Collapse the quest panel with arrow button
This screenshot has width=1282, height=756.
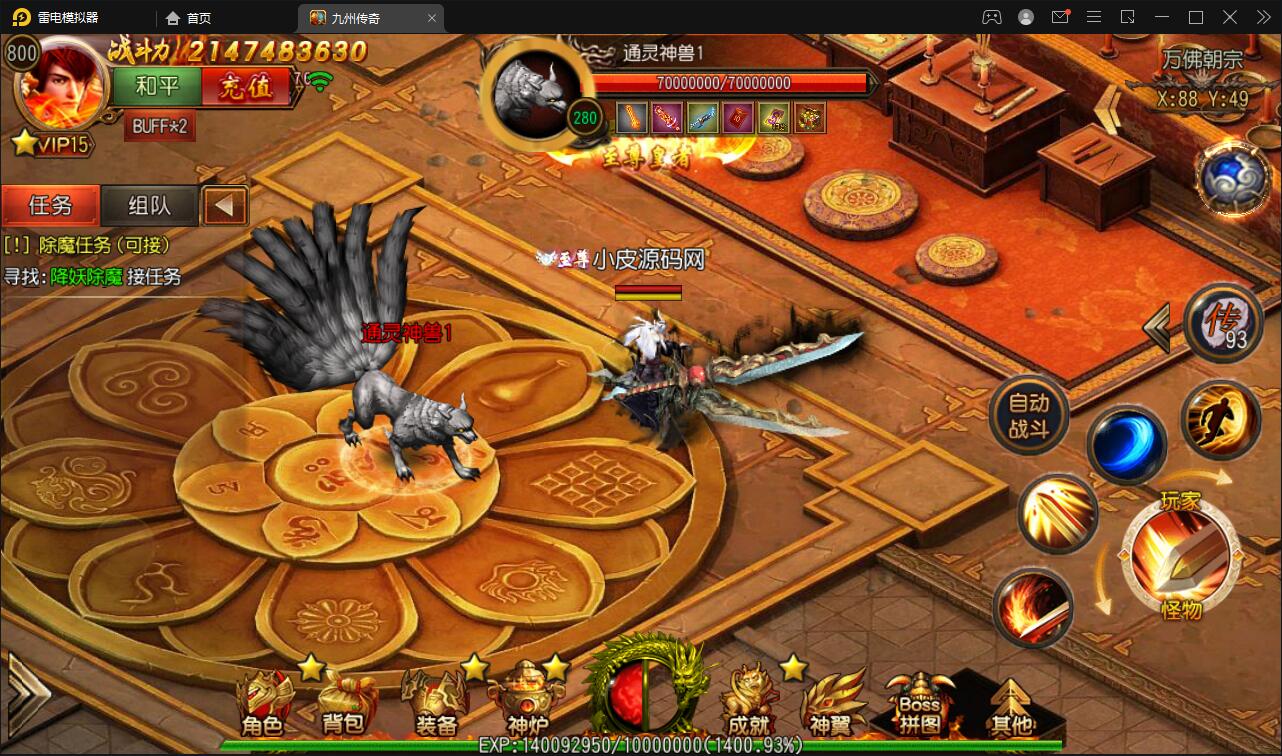[225, 206]
